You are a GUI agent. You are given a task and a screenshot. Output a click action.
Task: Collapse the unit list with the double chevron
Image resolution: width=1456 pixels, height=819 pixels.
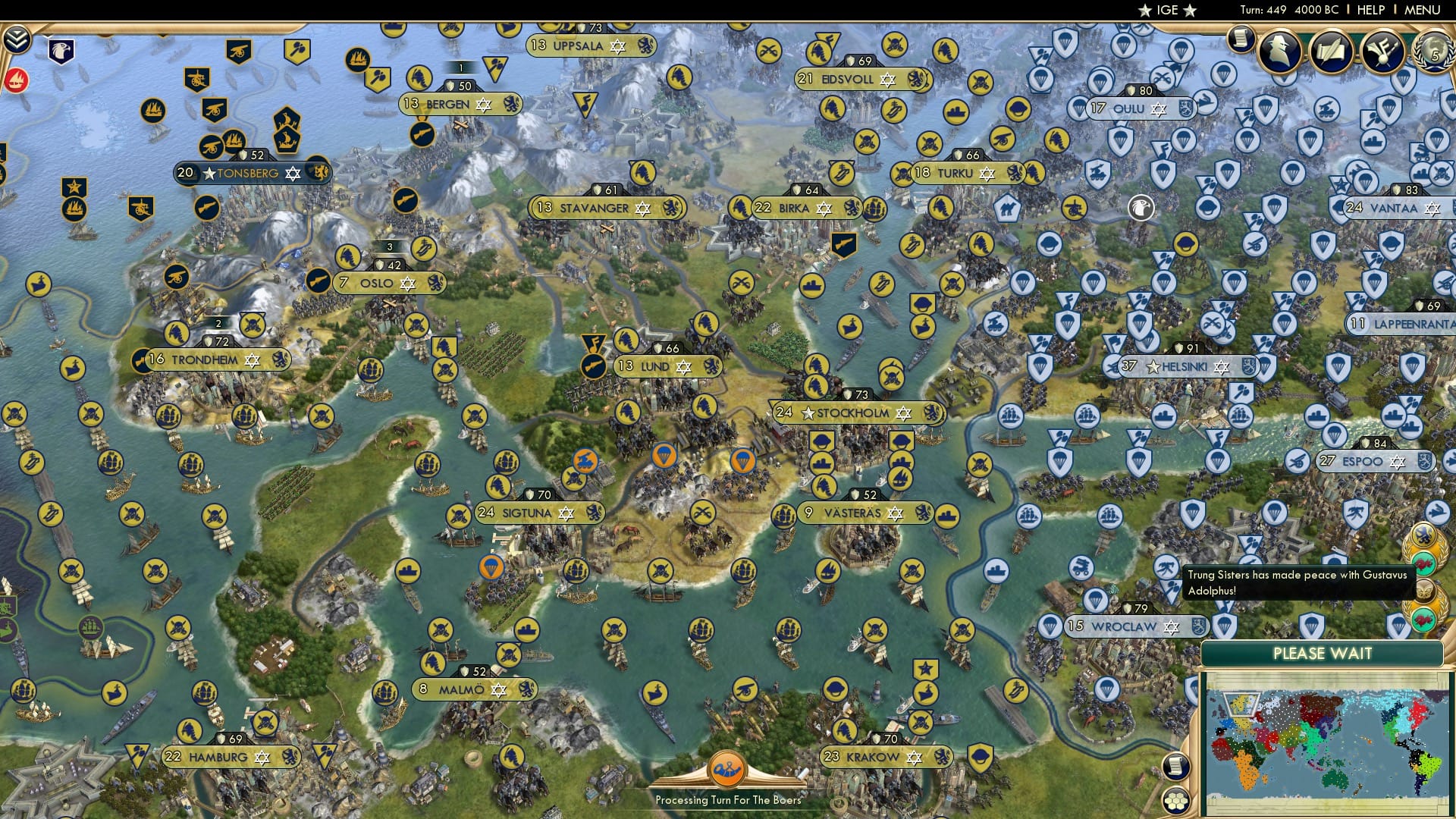click(x=15, y=39)
